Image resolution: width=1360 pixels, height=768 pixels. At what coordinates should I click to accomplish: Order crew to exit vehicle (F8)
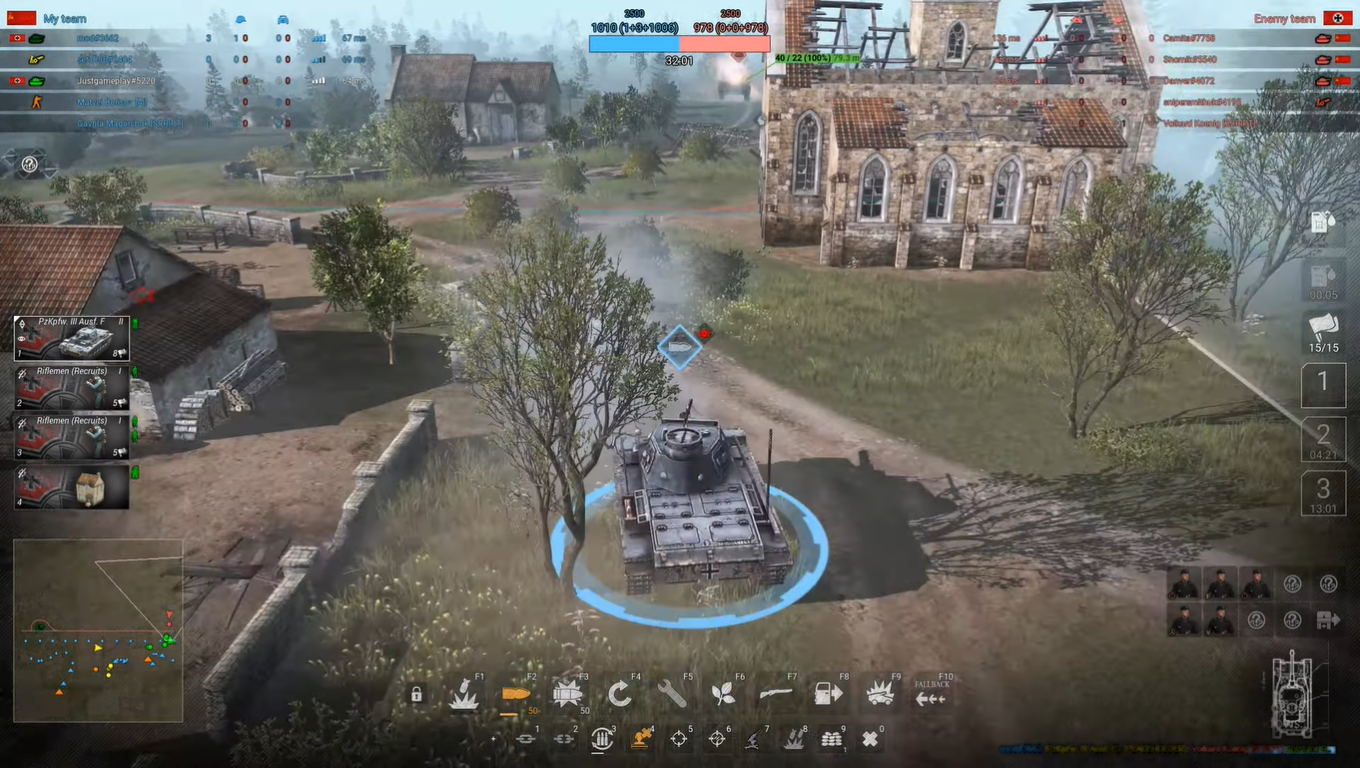[x=828, y=693]
